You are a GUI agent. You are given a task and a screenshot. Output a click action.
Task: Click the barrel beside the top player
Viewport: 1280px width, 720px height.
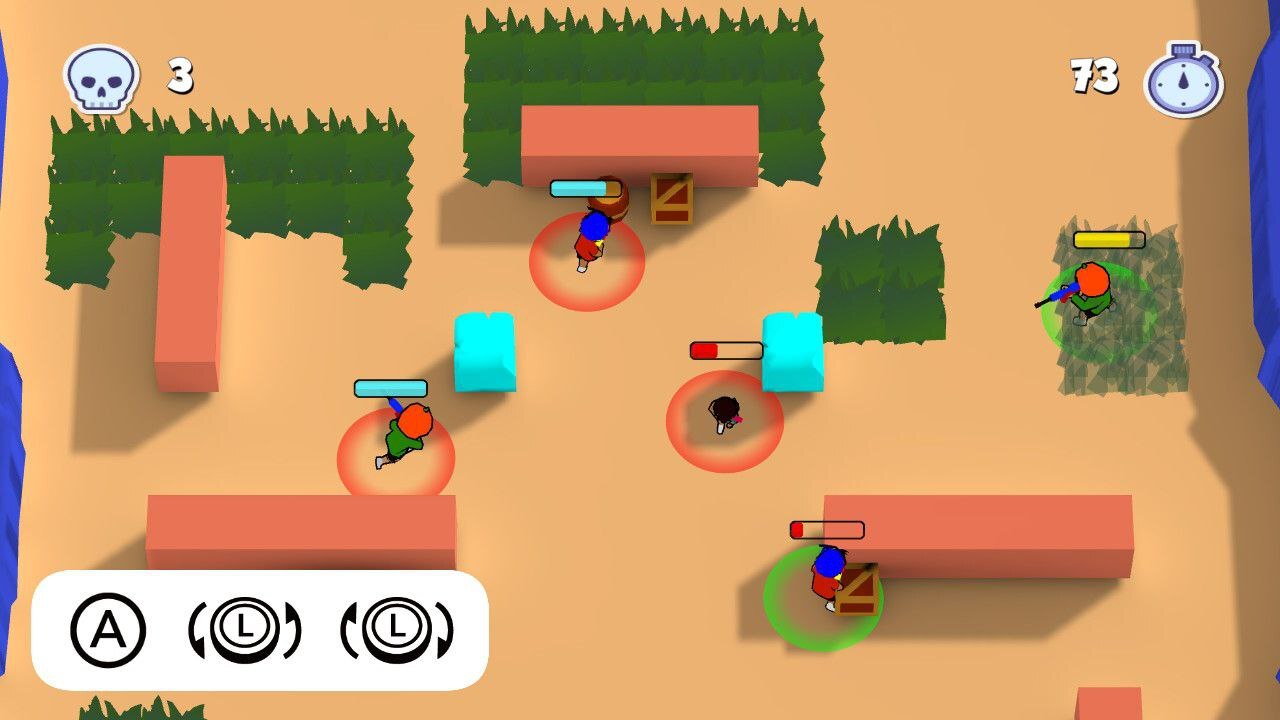(x=610, y=201)
